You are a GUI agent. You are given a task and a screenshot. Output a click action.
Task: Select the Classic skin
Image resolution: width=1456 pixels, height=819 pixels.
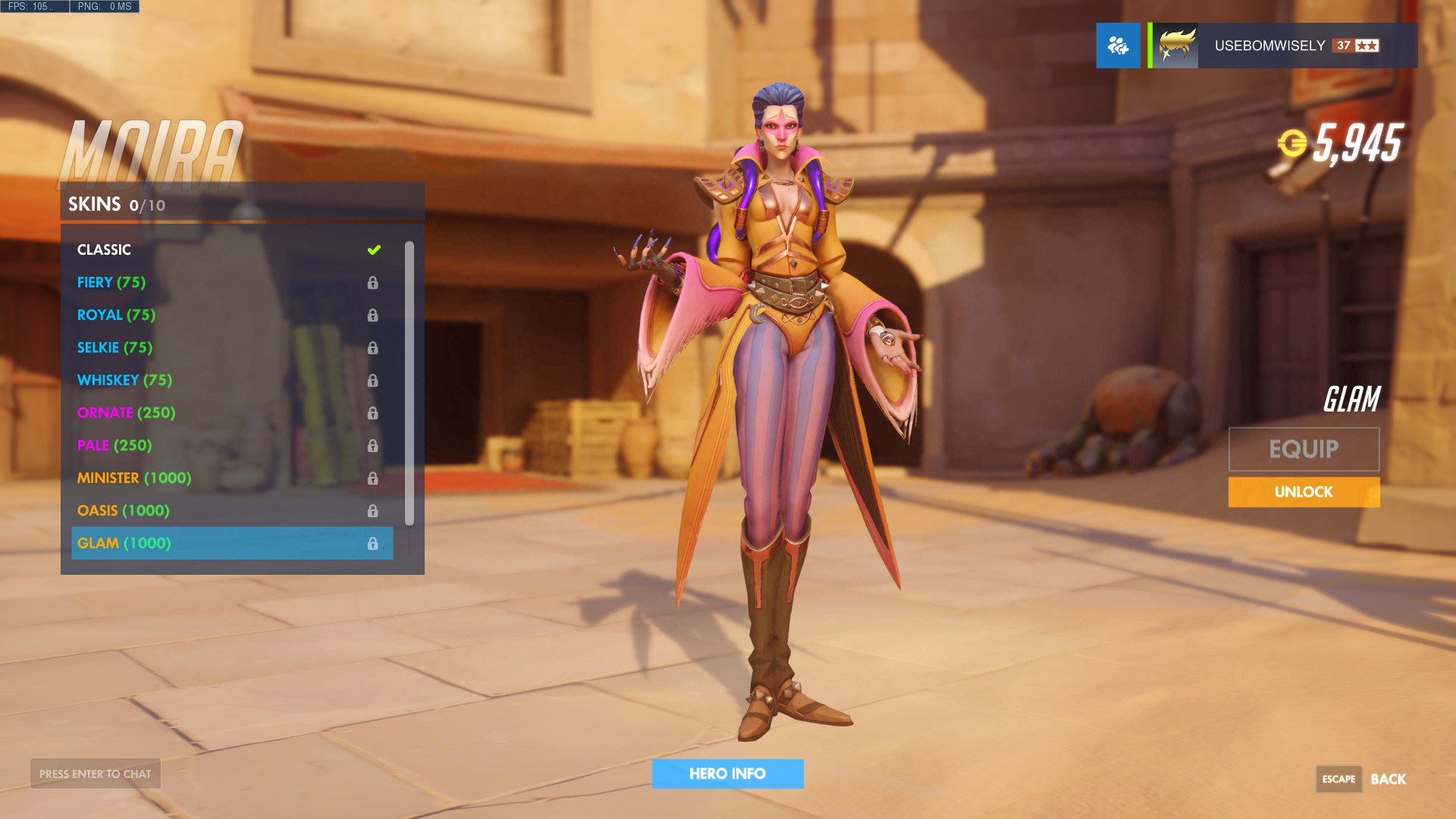pos(105,249)
